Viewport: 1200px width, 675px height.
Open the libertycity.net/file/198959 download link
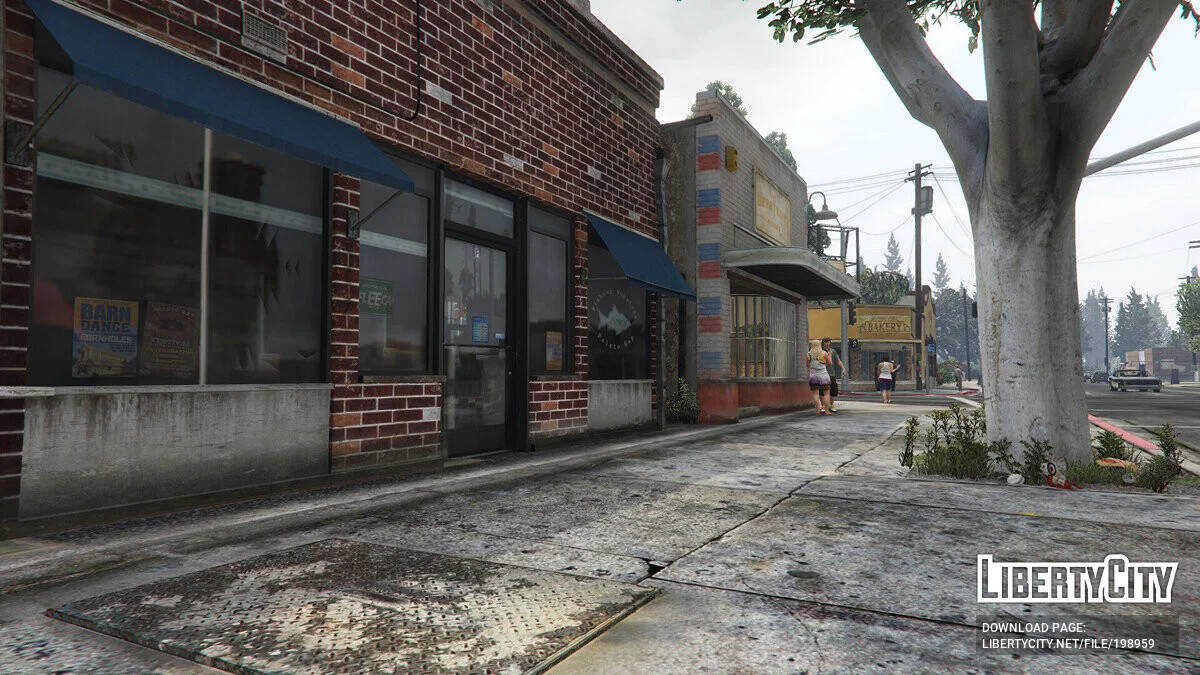1068,645
